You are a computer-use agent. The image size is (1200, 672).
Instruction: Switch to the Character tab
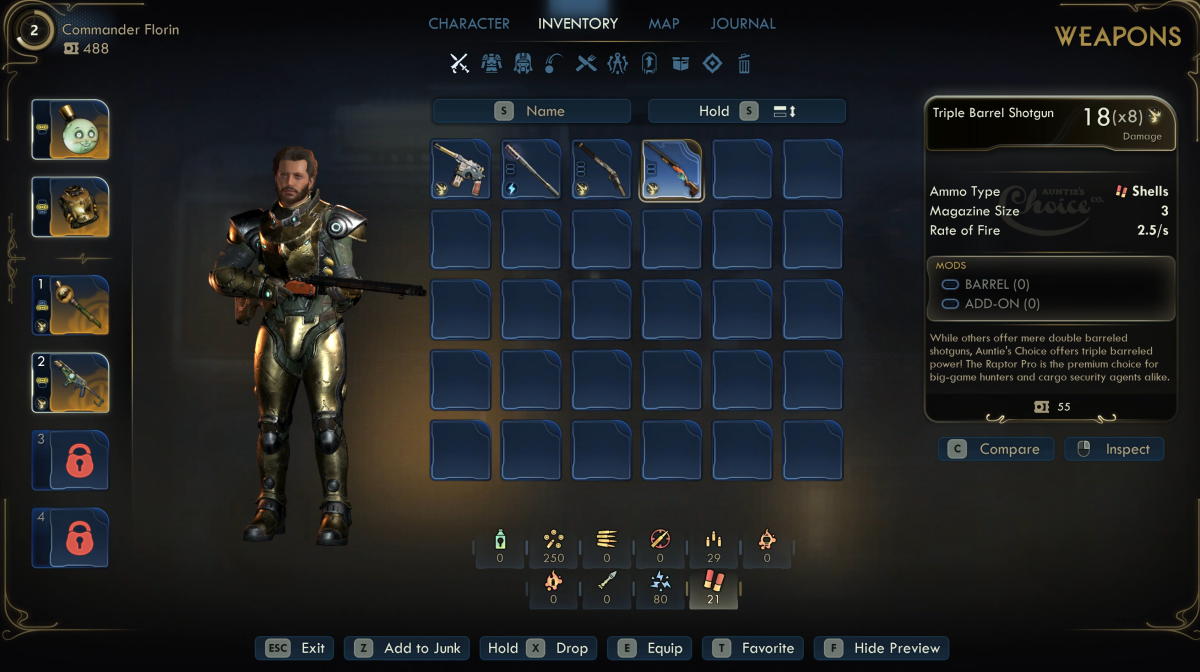[468, 23]
